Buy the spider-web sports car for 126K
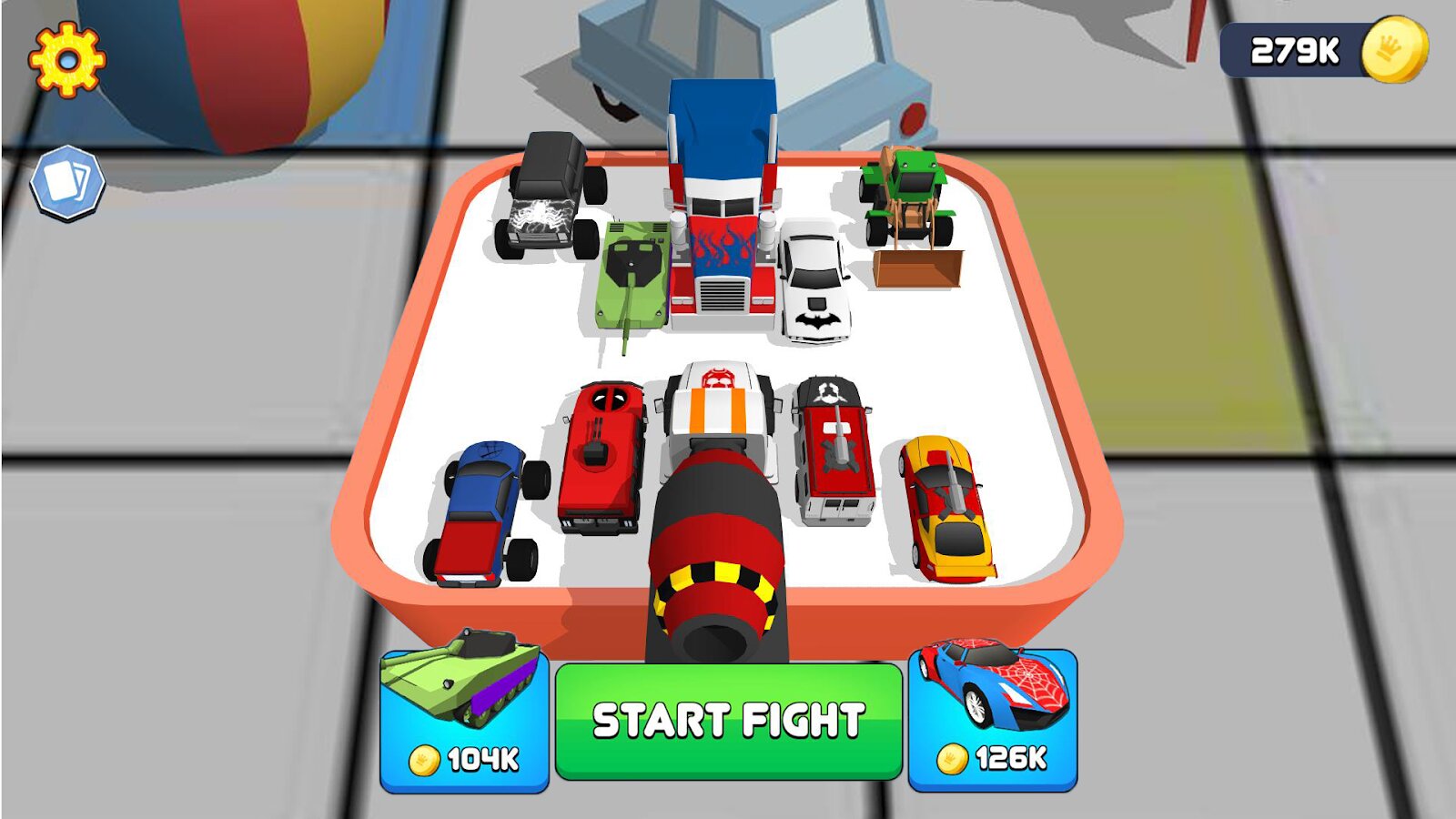Viewport: 1456px width, 819px height. pos(993,721)
